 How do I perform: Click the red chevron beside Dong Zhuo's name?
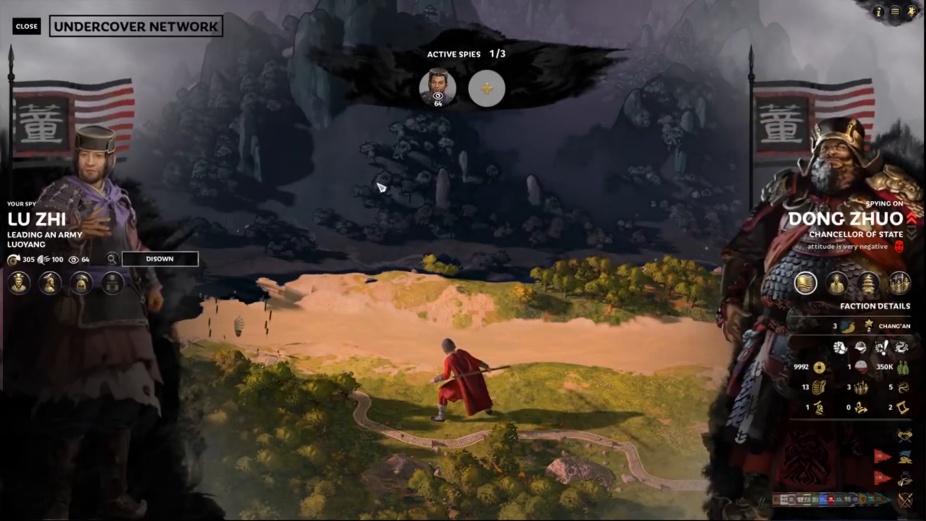click(x=912, y=218)
